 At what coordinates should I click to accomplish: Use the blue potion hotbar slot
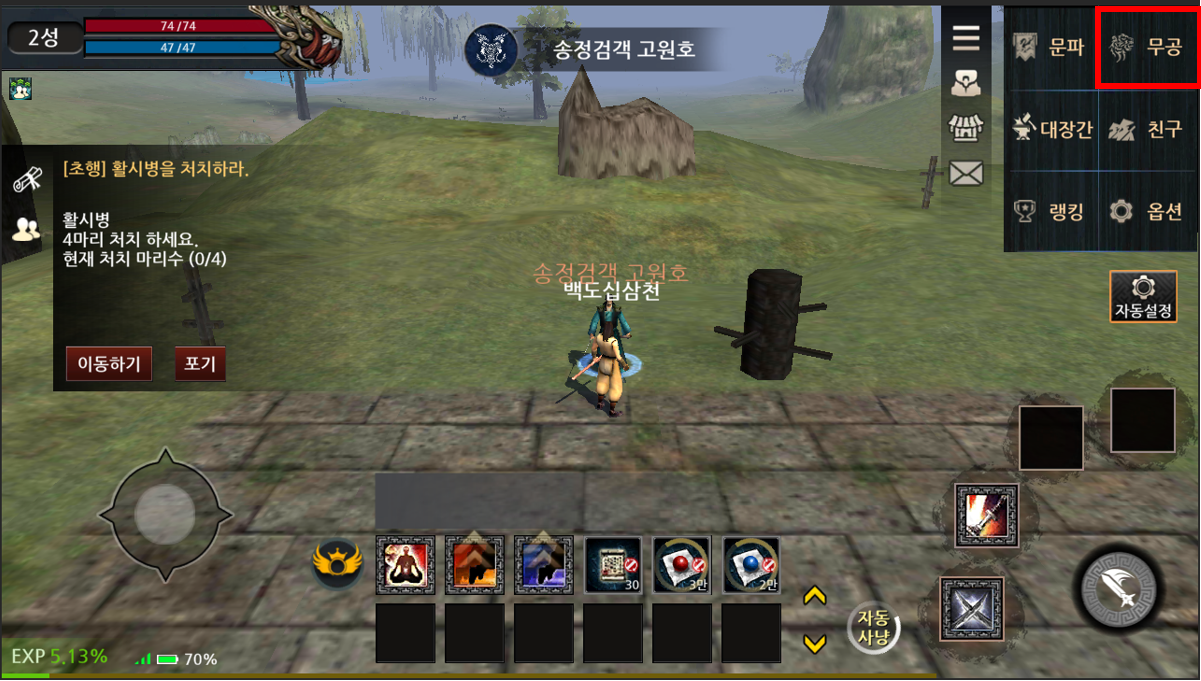tap(751, 565)
